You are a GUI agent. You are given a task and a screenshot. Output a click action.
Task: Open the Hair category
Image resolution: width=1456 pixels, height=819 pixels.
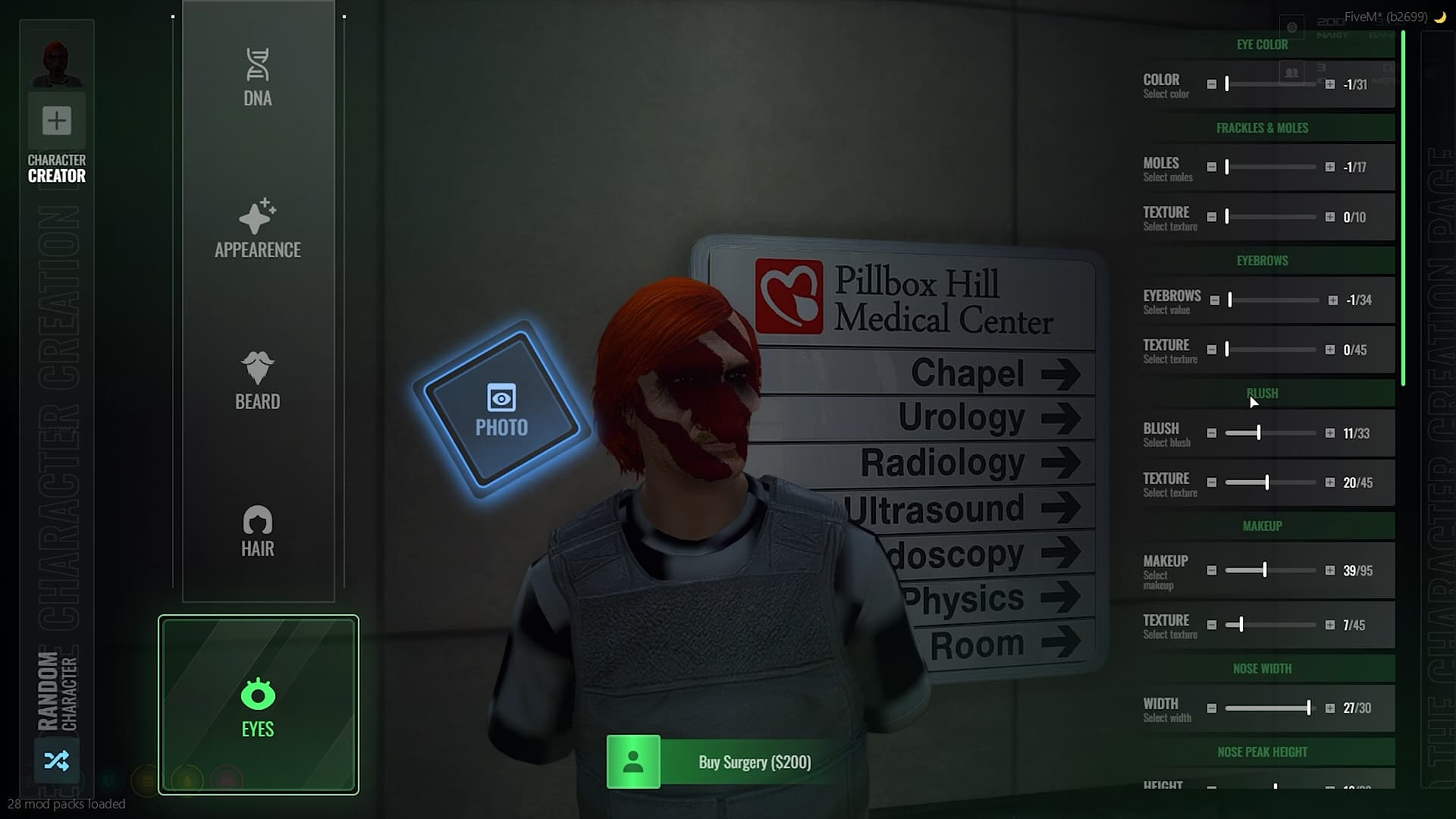pyautogui.click(x=258, y=531)
